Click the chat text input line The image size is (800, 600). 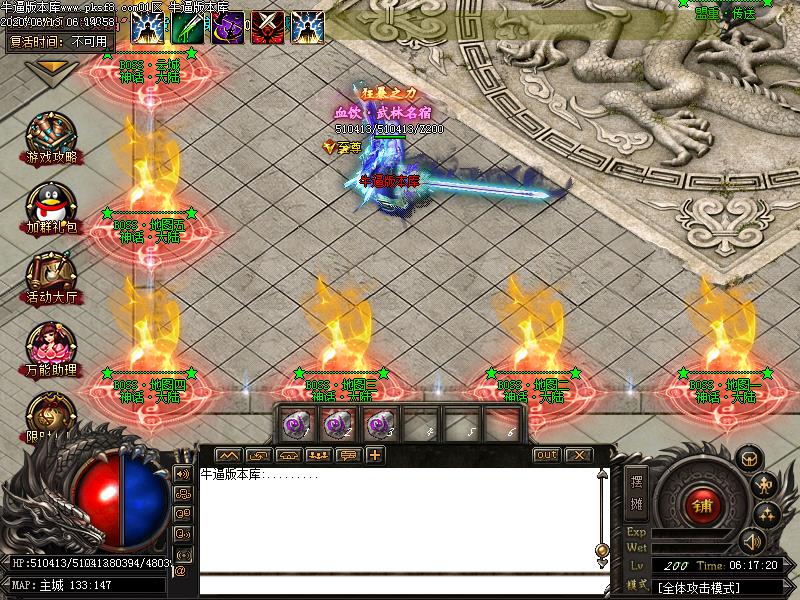click(400, 584)
